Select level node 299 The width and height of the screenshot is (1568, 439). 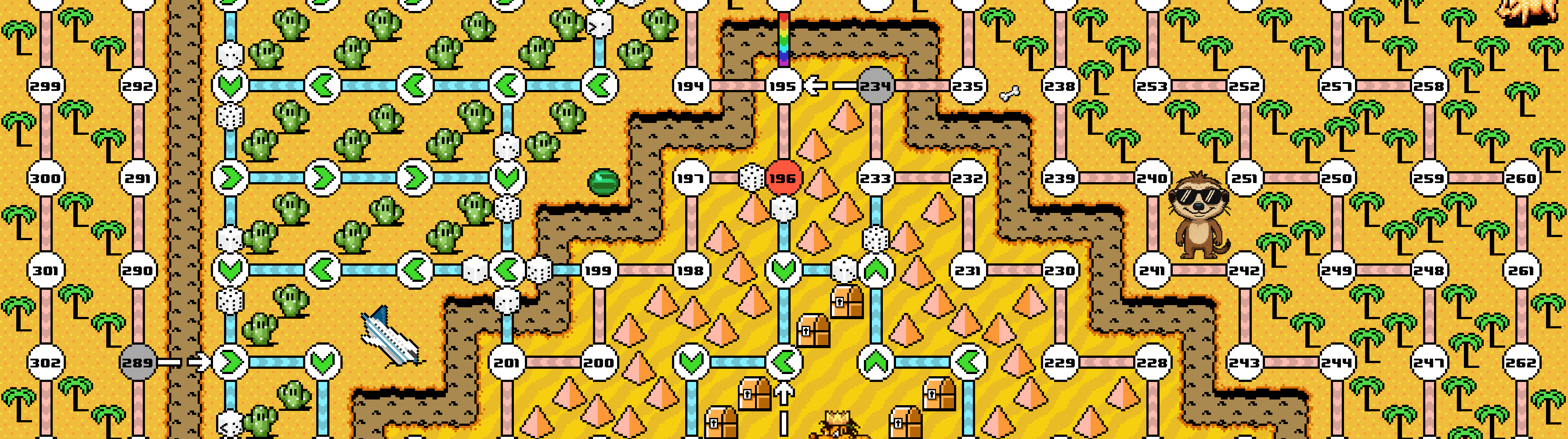coord(46,86)
